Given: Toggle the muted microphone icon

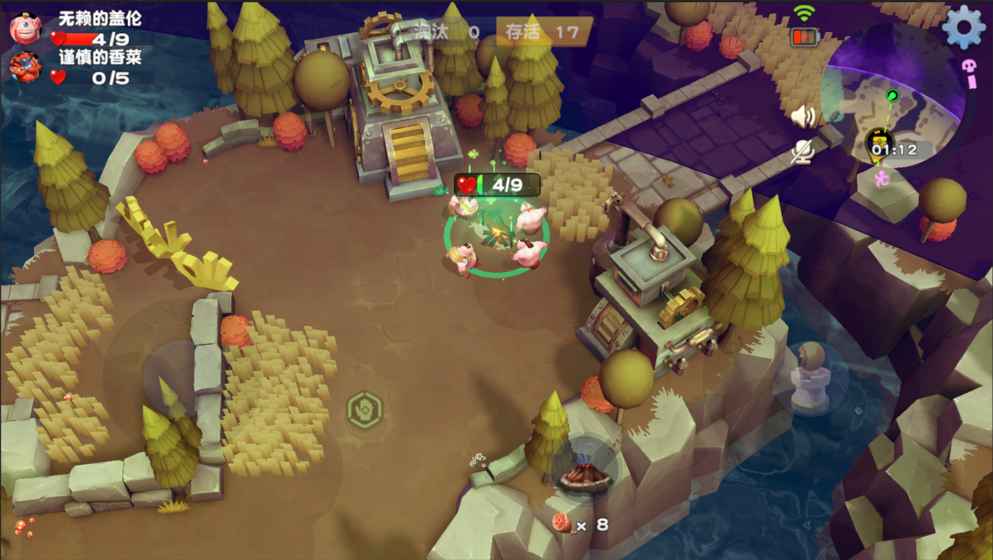Looking at the screenshot, I should tap(802, 151).
